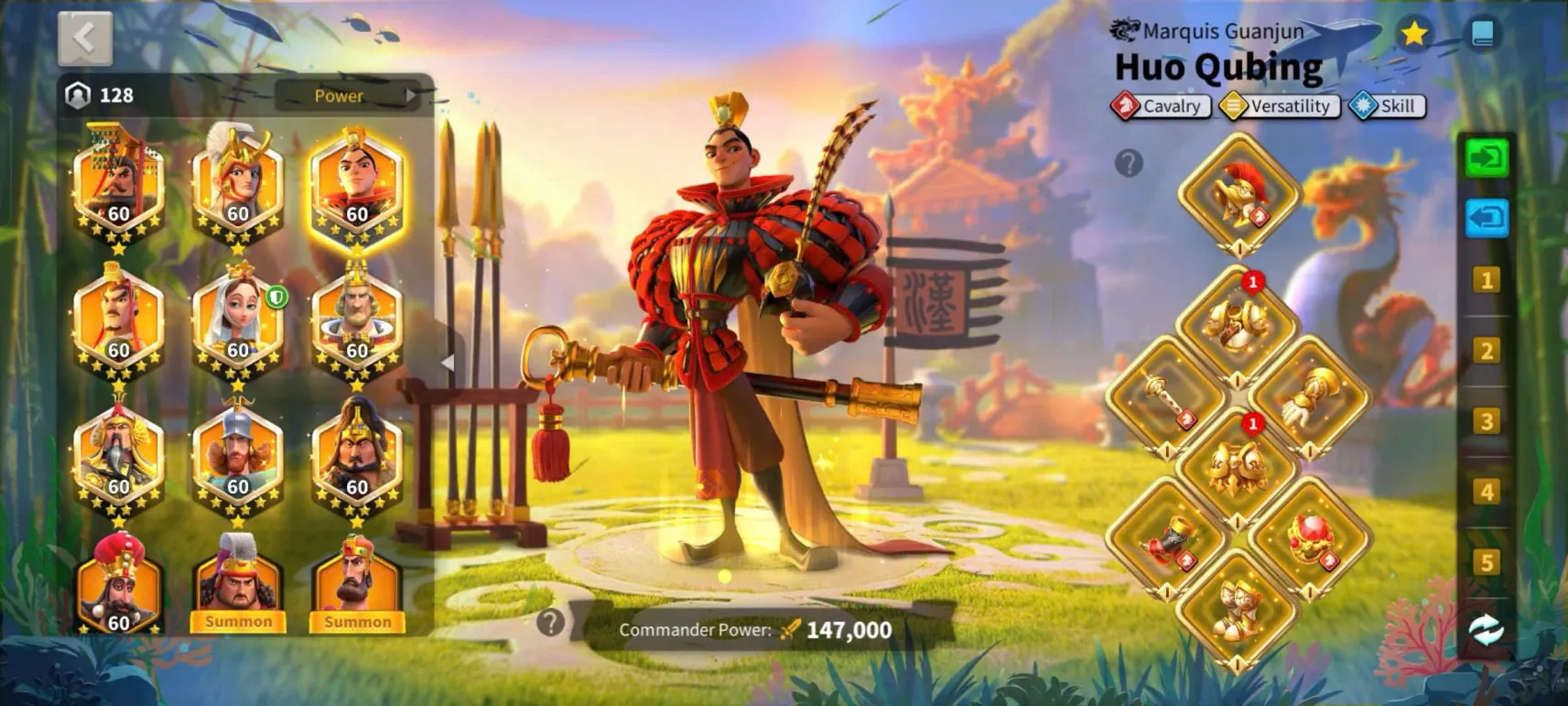The width and height of the screenshot is (1568, 706).
Task: Open the Skill talent tag
Action: pos(1387,106)
